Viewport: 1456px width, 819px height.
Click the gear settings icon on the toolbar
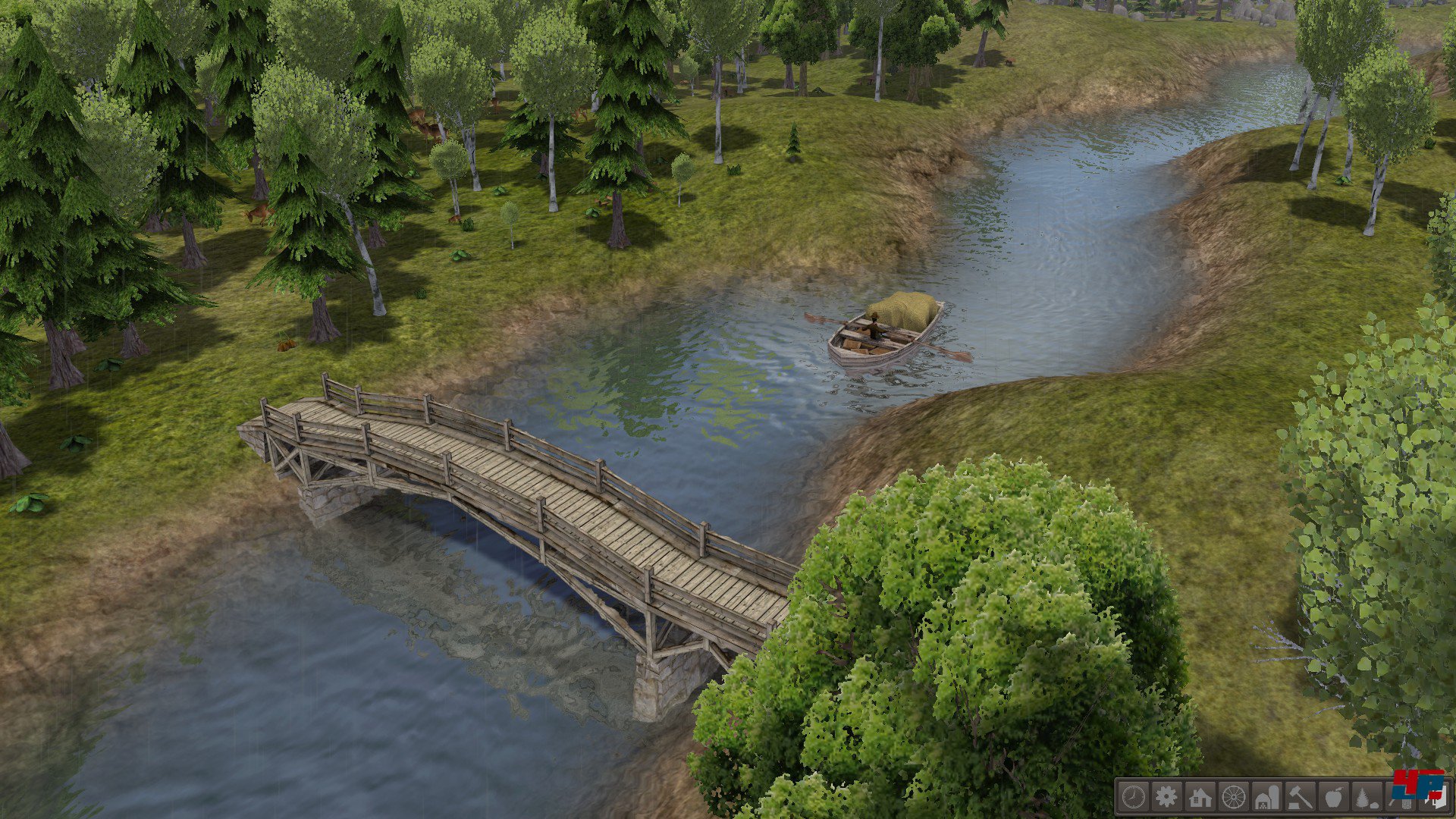pos(1166,796)
